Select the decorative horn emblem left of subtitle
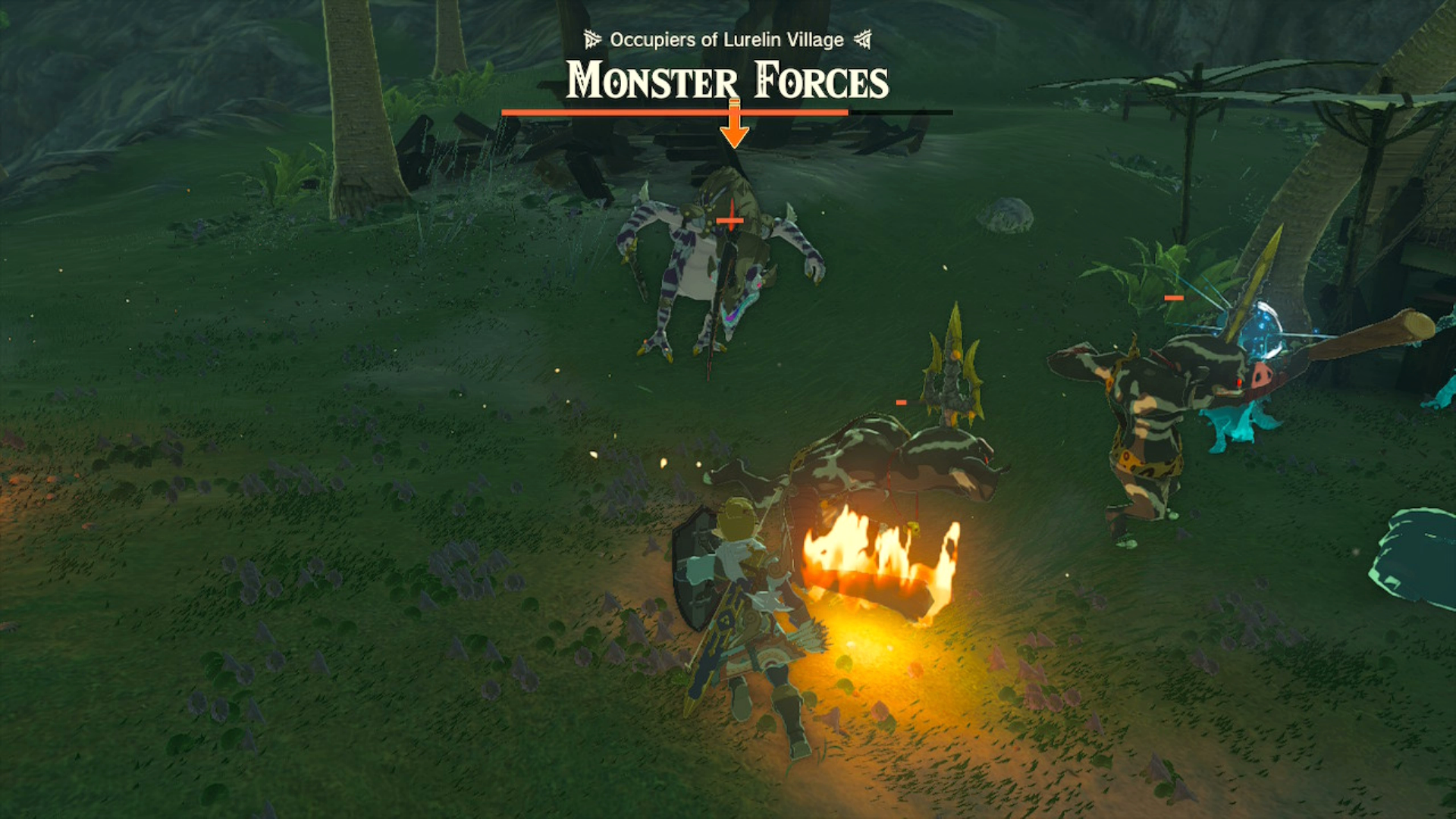 tap(591, 39)
